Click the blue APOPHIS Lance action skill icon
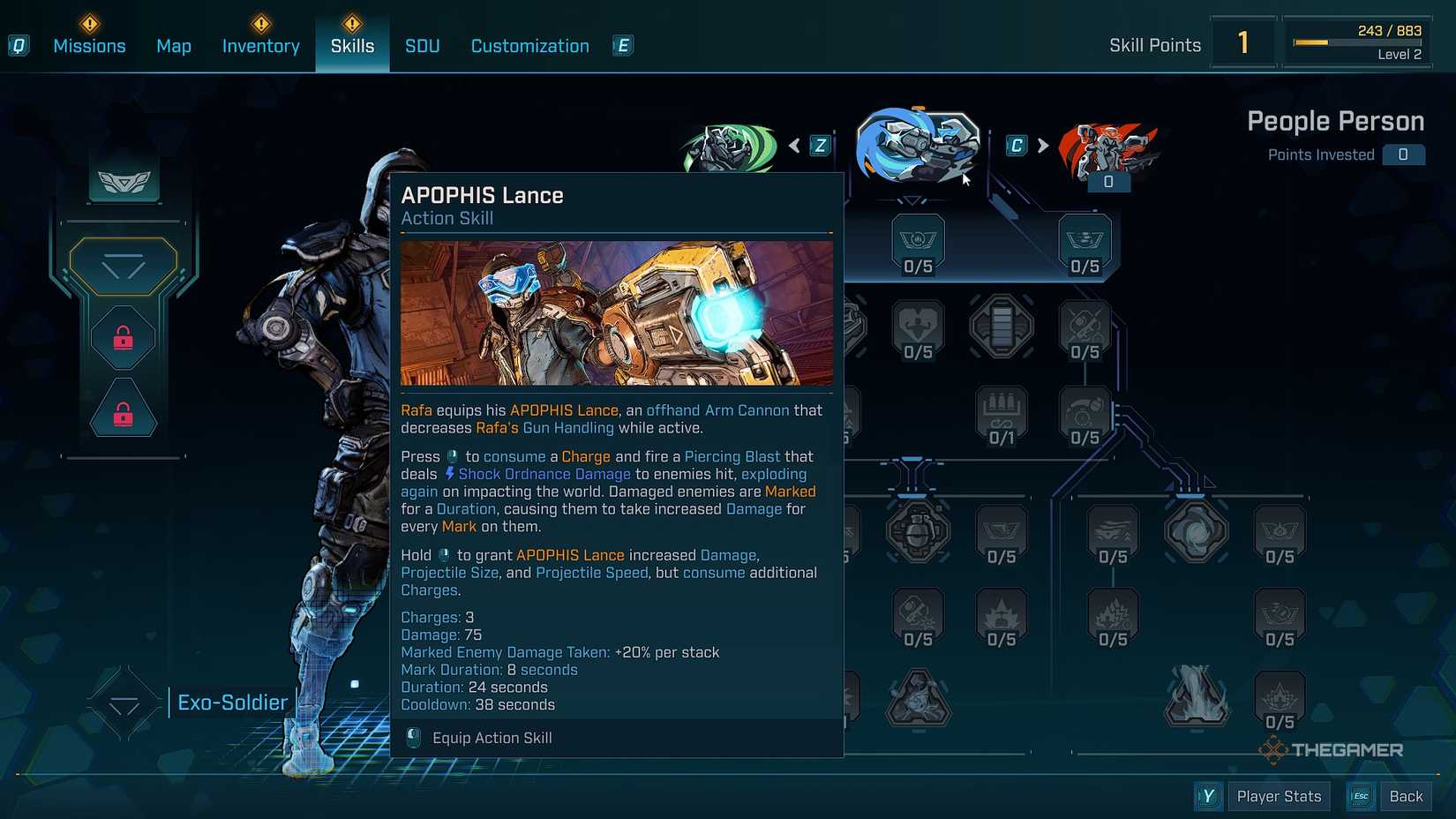Image resolution: width=1456 pixels, height=819 pixels. [x=918, y=146]
